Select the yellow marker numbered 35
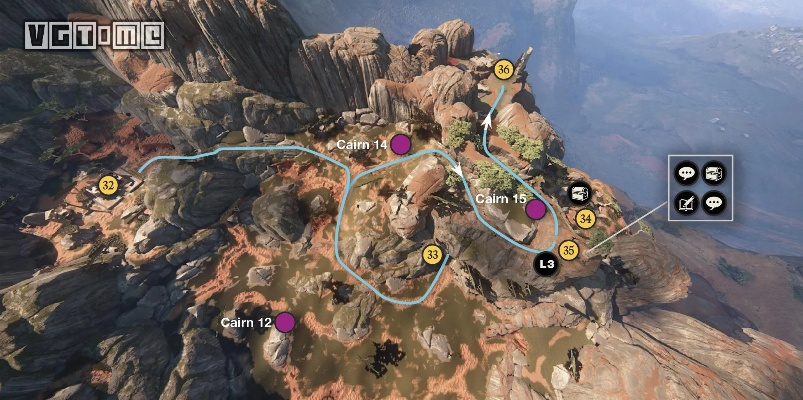The width and height of the screenshot is (803, 400). coord(569,250)
